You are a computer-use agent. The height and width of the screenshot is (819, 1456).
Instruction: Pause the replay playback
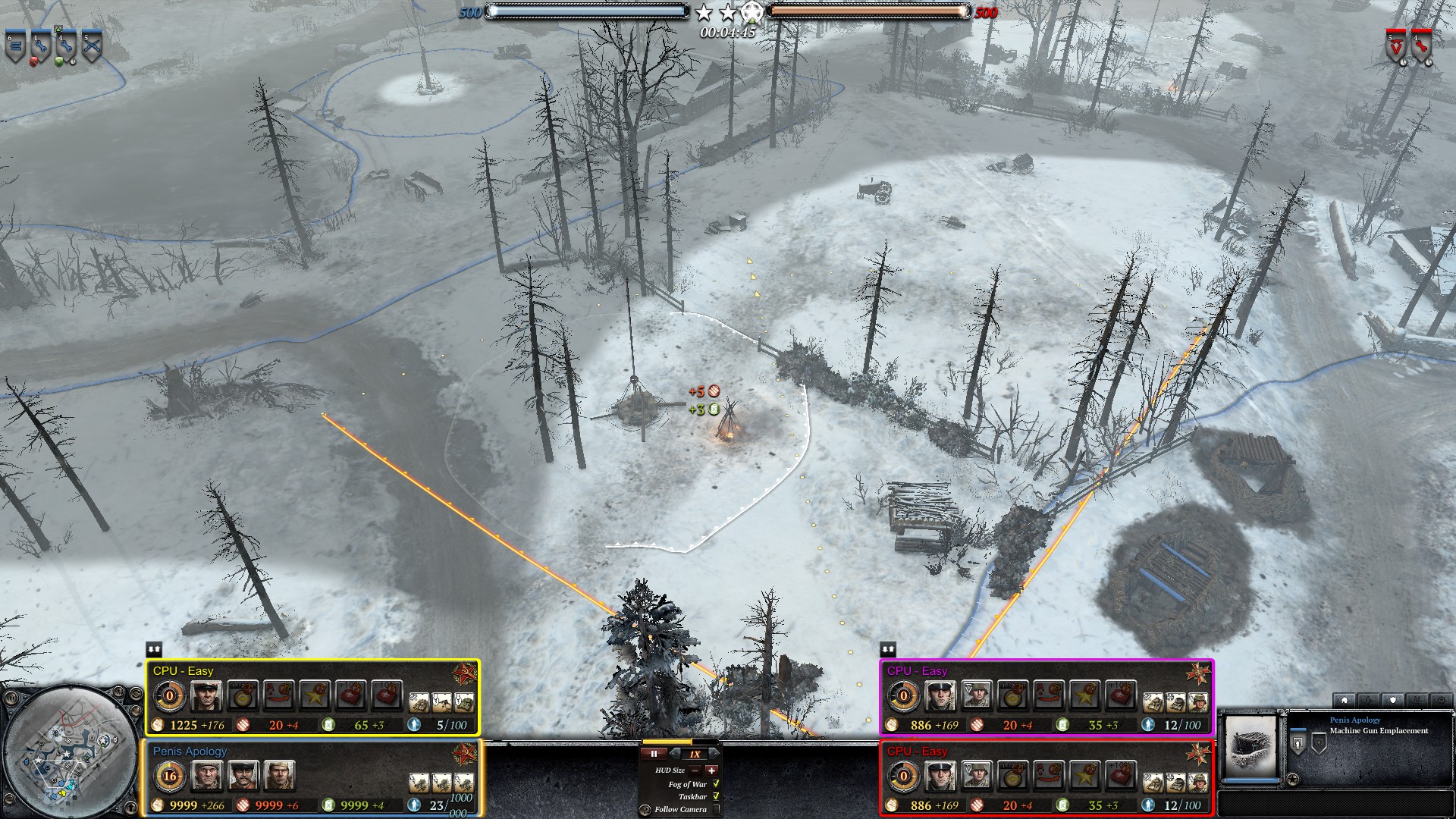[654, 754]
